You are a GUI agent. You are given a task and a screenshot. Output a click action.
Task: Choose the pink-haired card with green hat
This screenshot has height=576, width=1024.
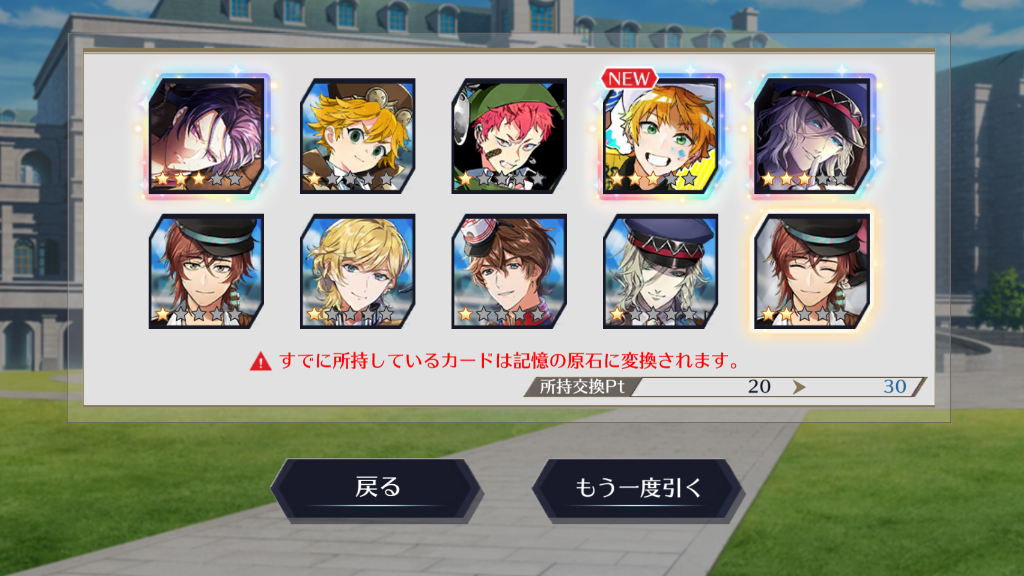point(509,135)
